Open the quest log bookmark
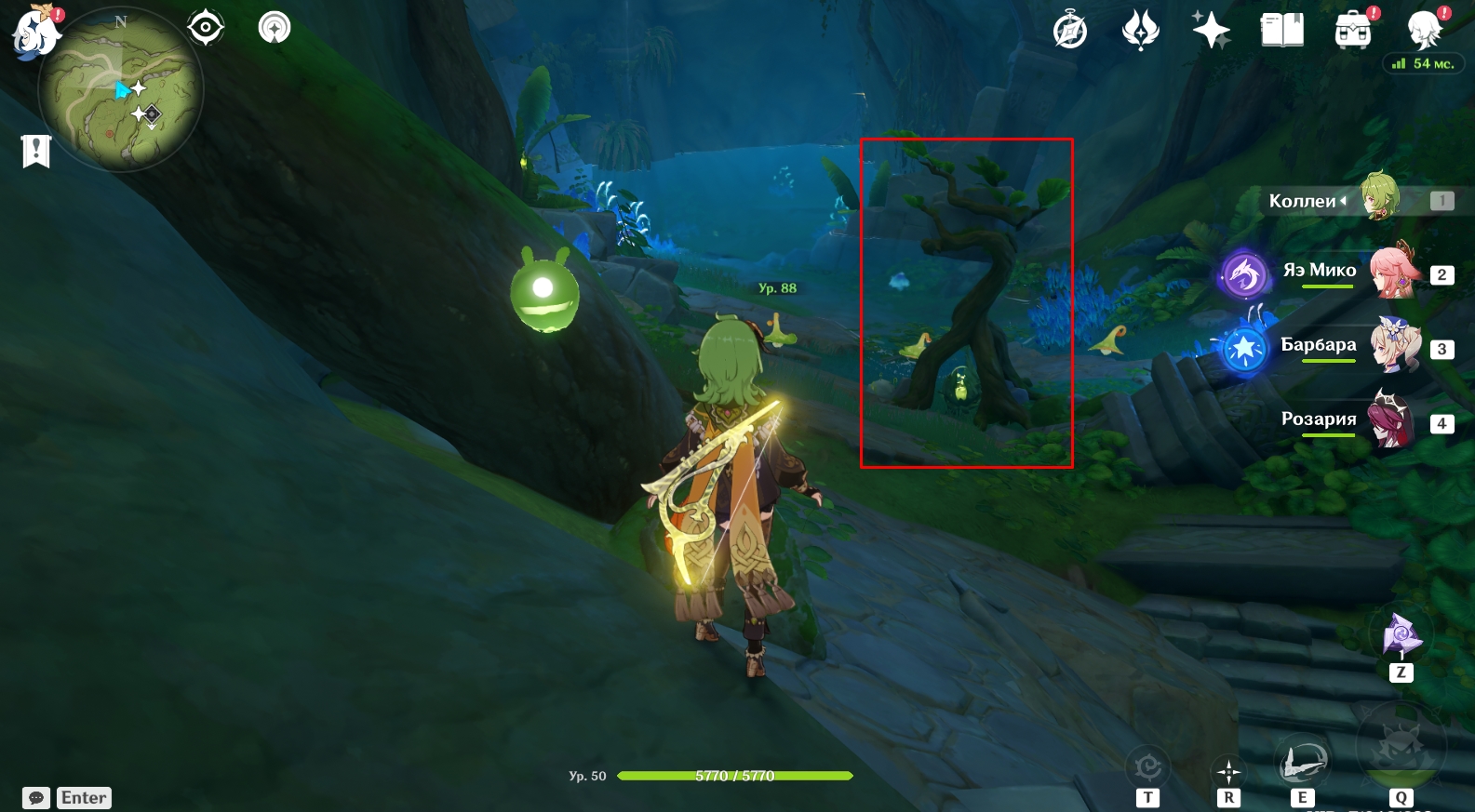Image resolution: width=1475 pixels, height=812 pixels. pos(36,151)
